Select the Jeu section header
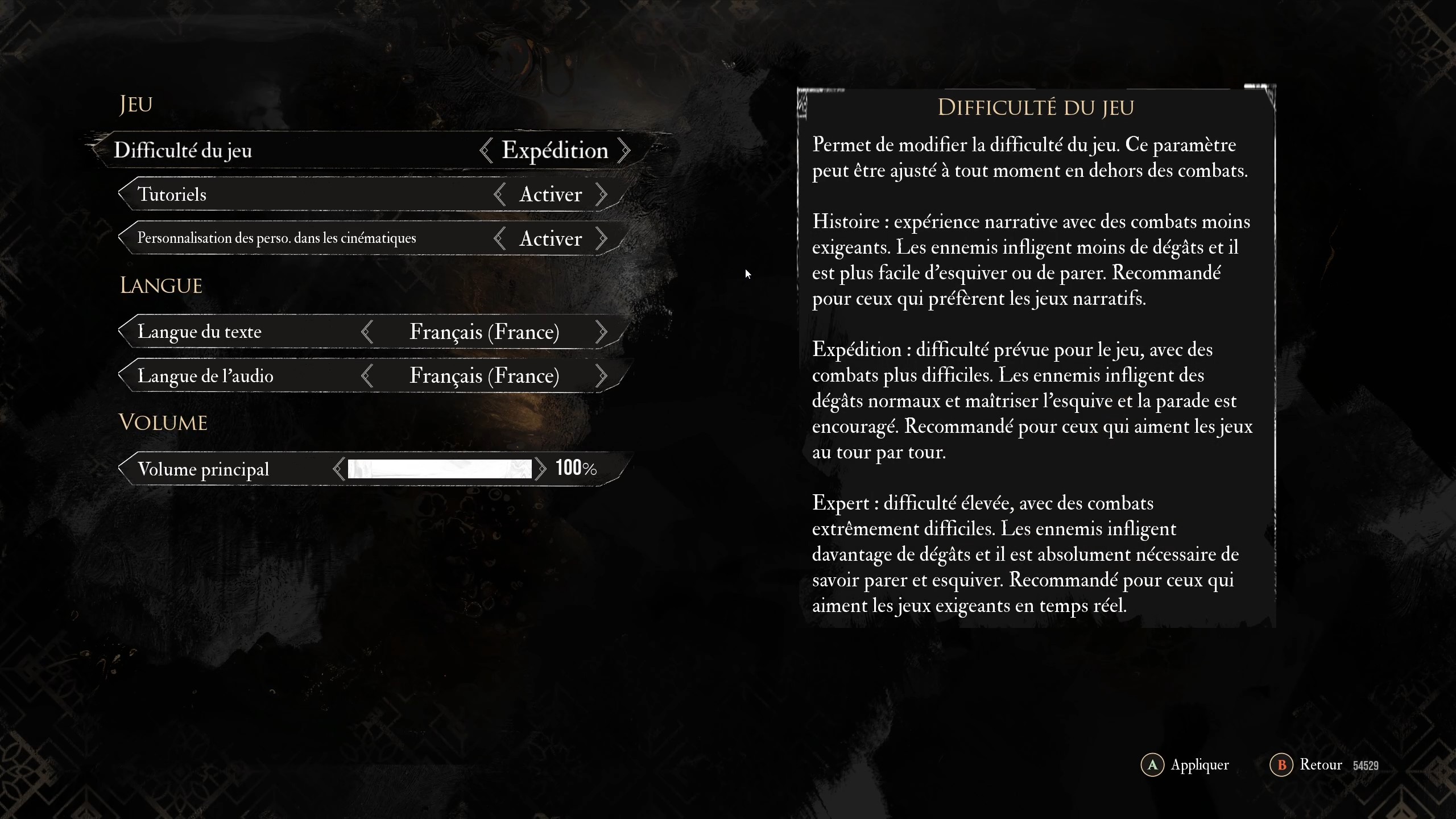The width and height of the screenshot is (1456, 819). (135, 103)
